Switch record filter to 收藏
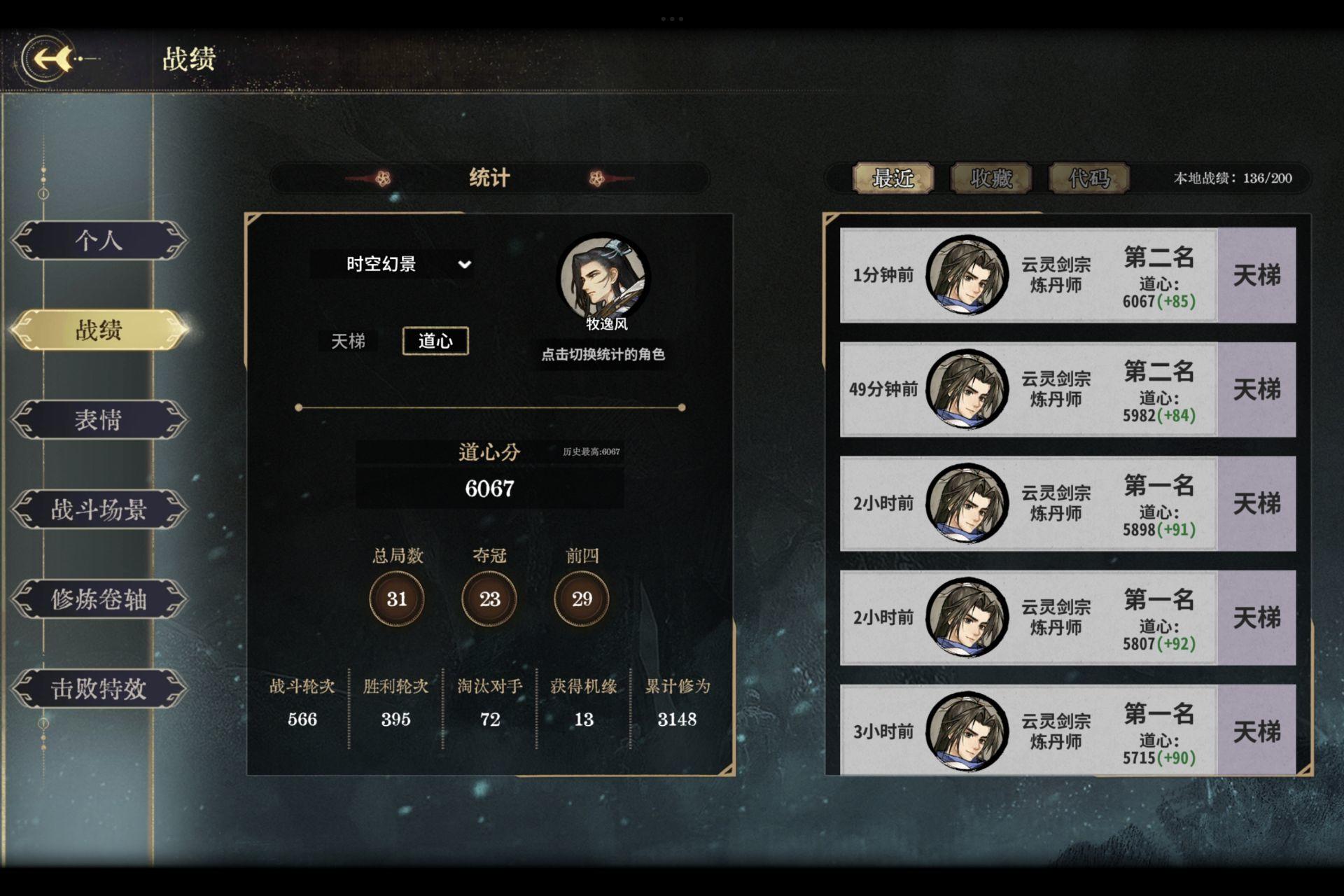 click(x=990, y=178)
